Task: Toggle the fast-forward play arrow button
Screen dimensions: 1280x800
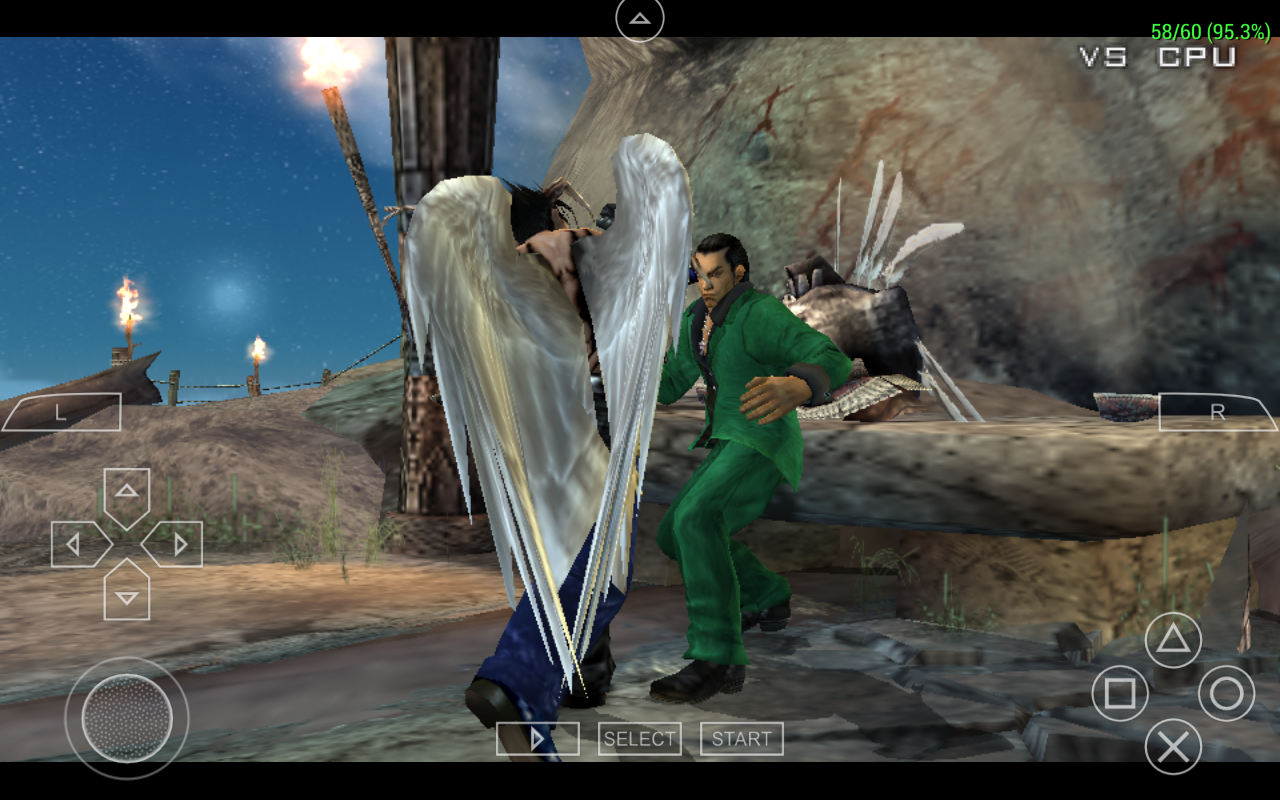Action: [x=537, y=739]
